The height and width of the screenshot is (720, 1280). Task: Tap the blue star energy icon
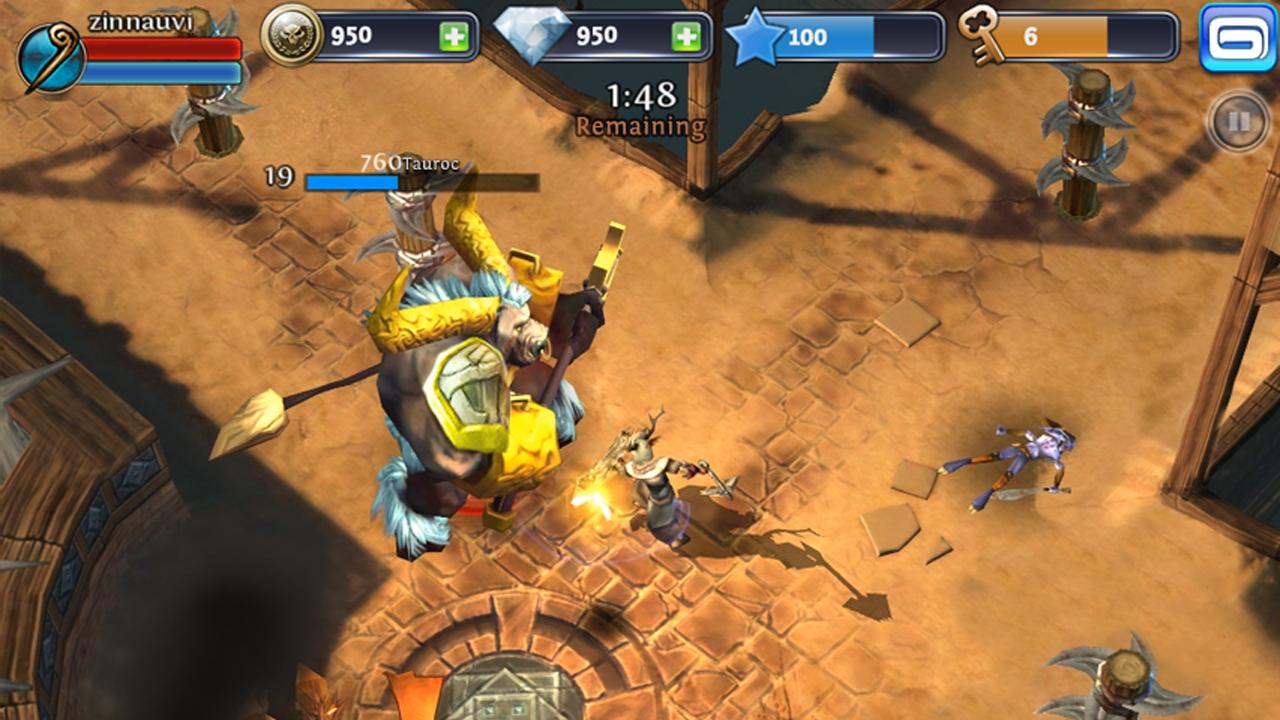tap(756, 38)
